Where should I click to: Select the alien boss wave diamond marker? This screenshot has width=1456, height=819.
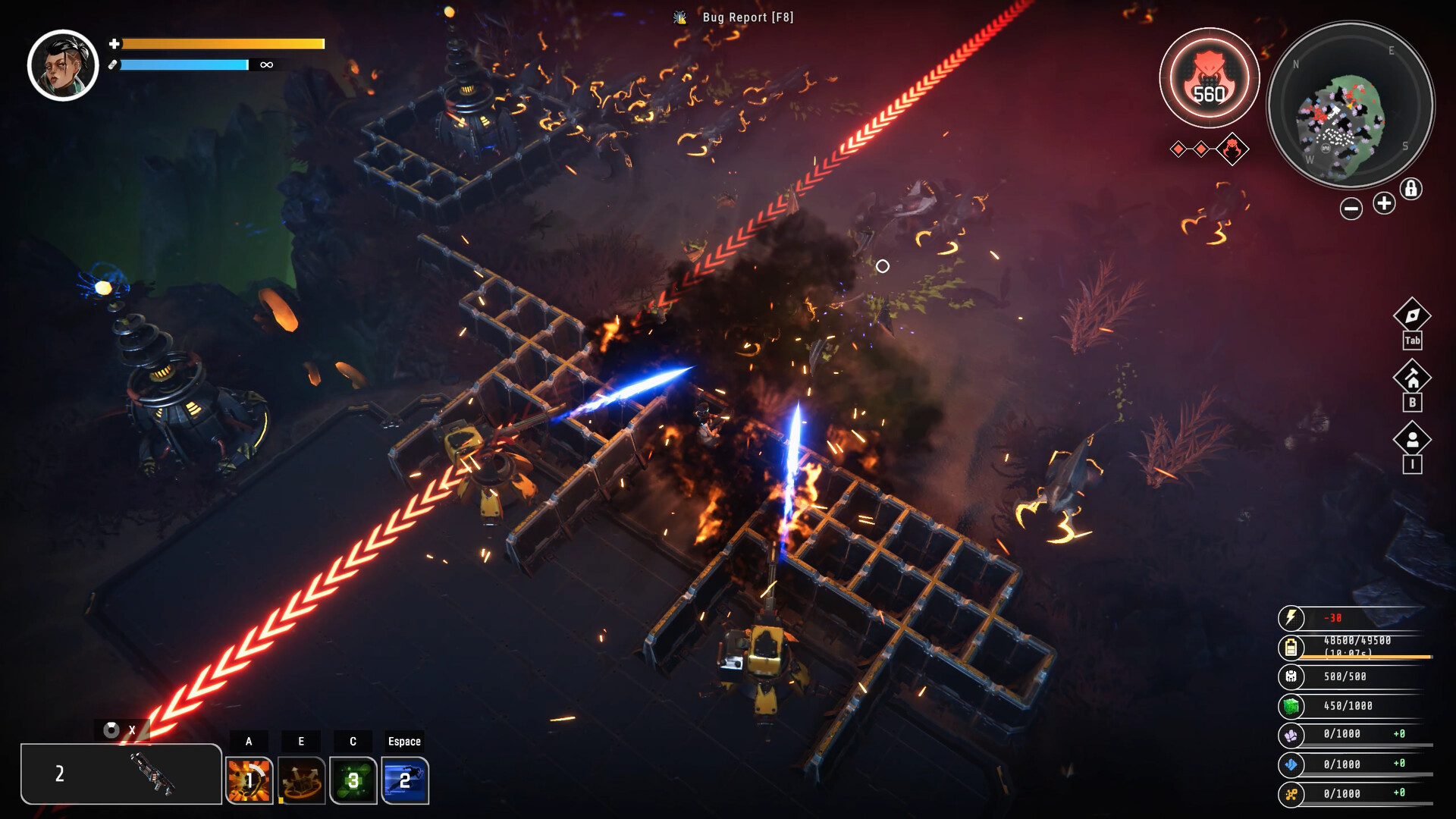click(1232, 149)
